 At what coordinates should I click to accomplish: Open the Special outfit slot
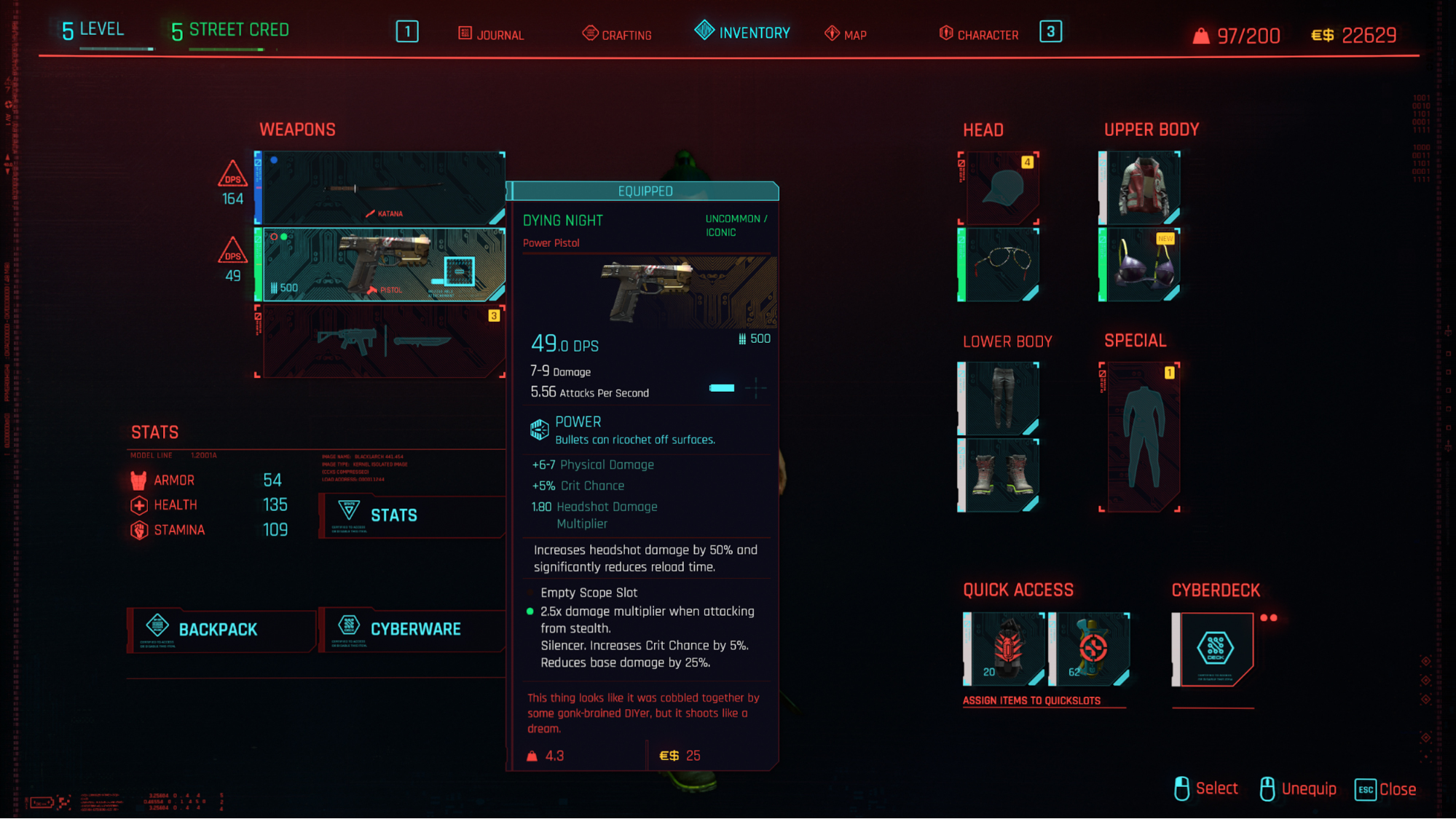[1141, 437]
